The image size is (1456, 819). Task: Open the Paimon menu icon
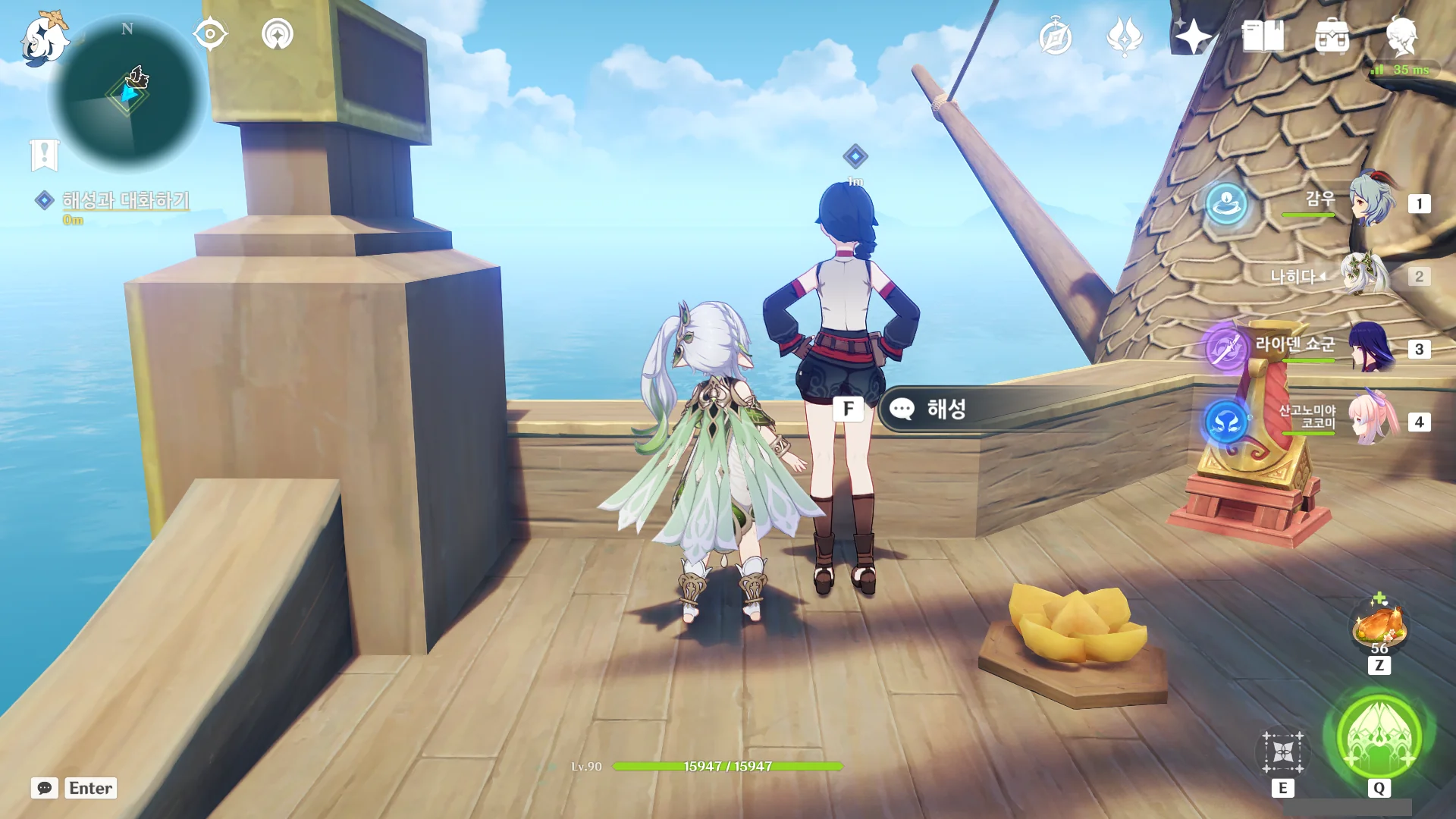point(43,38)
